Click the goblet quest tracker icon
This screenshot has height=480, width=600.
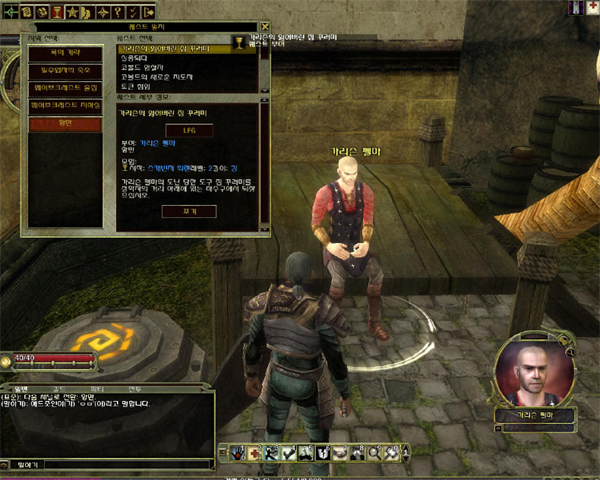(239, 42)
